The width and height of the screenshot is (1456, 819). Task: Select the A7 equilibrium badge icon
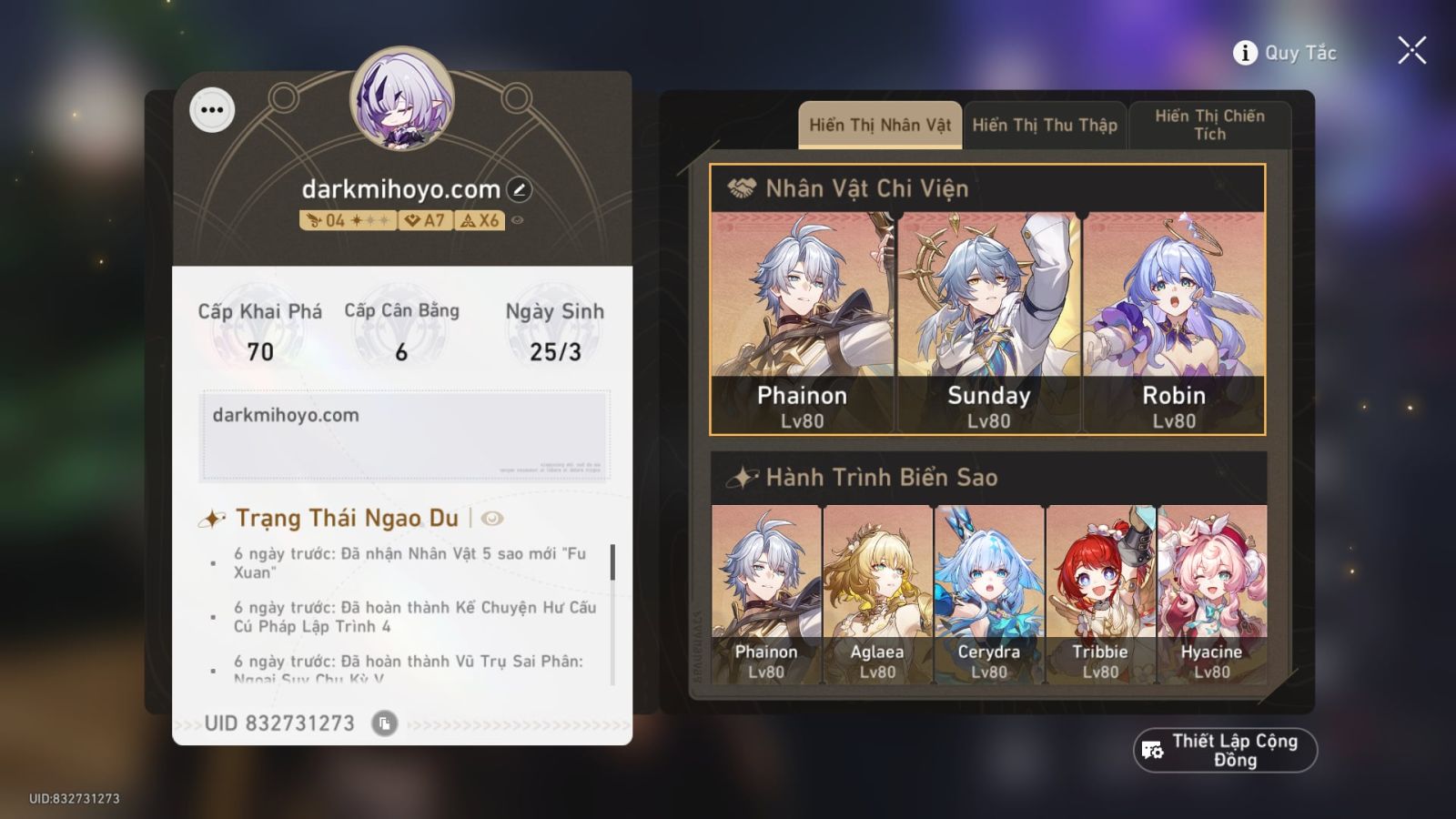tap(423, 219)
